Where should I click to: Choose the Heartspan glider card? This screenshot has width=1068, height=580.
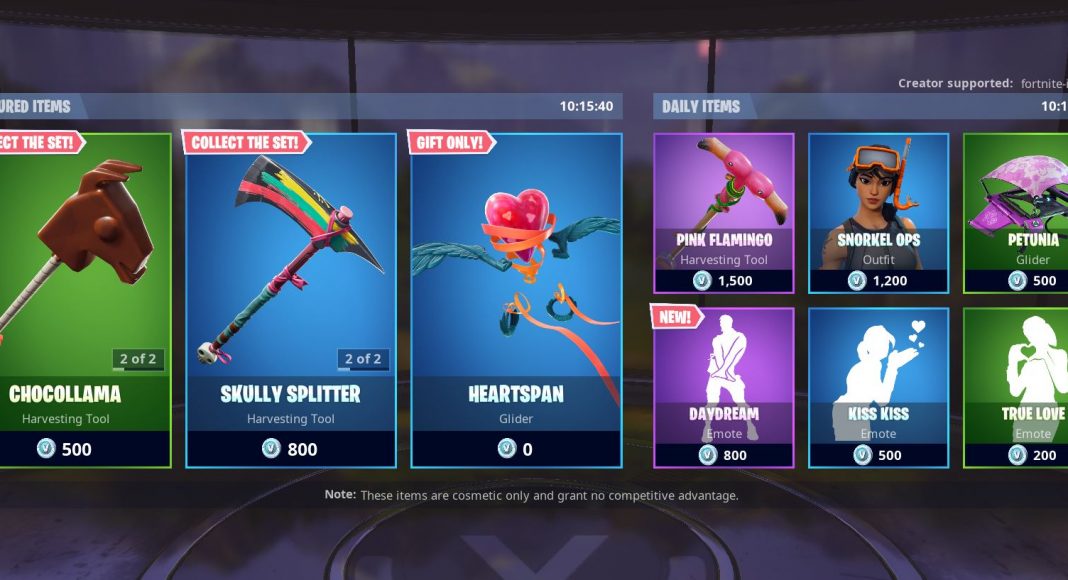516,300
